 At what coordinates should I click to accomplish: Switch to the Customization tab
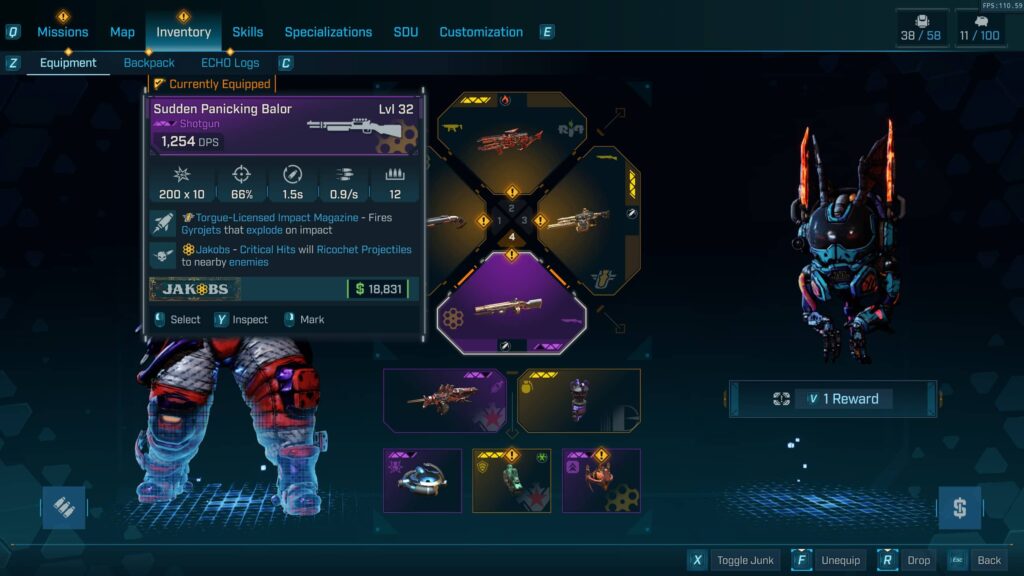(481, 32)
